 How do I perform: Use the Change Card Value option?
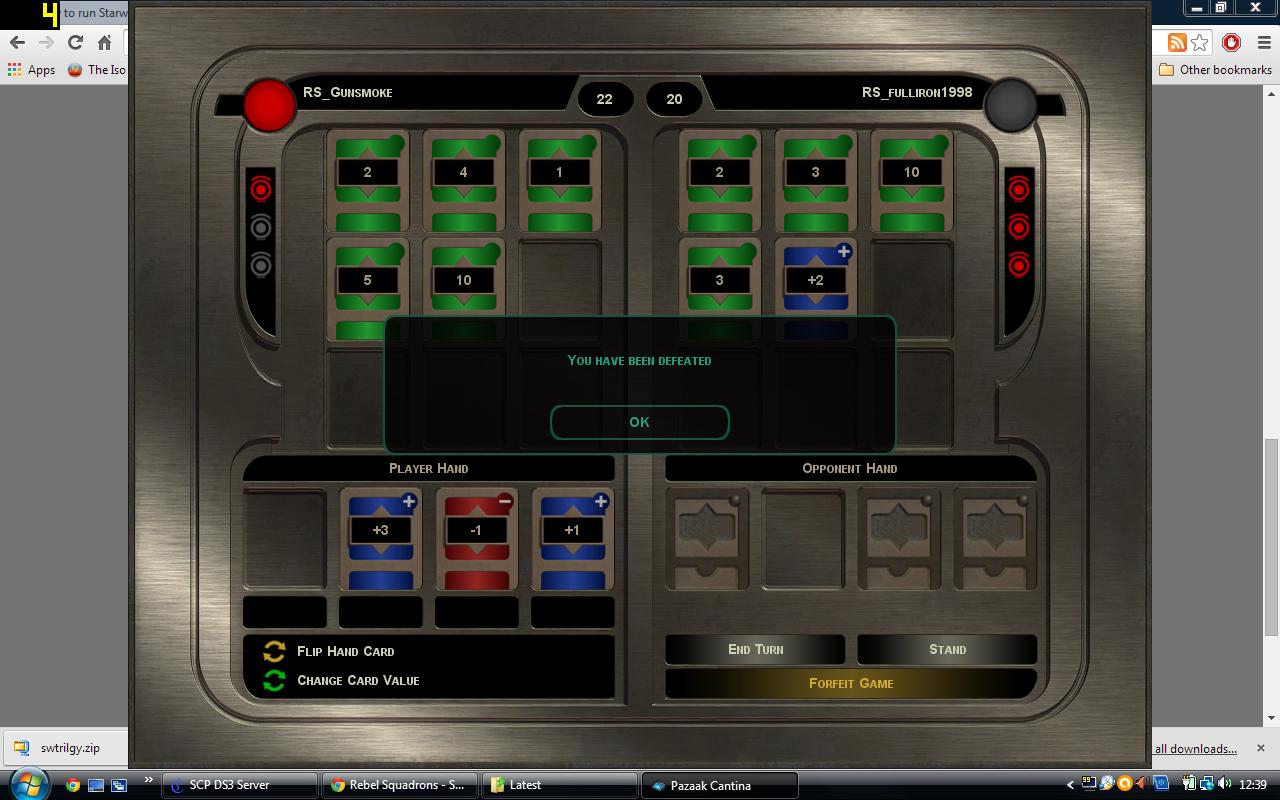[x=357, y=680]
